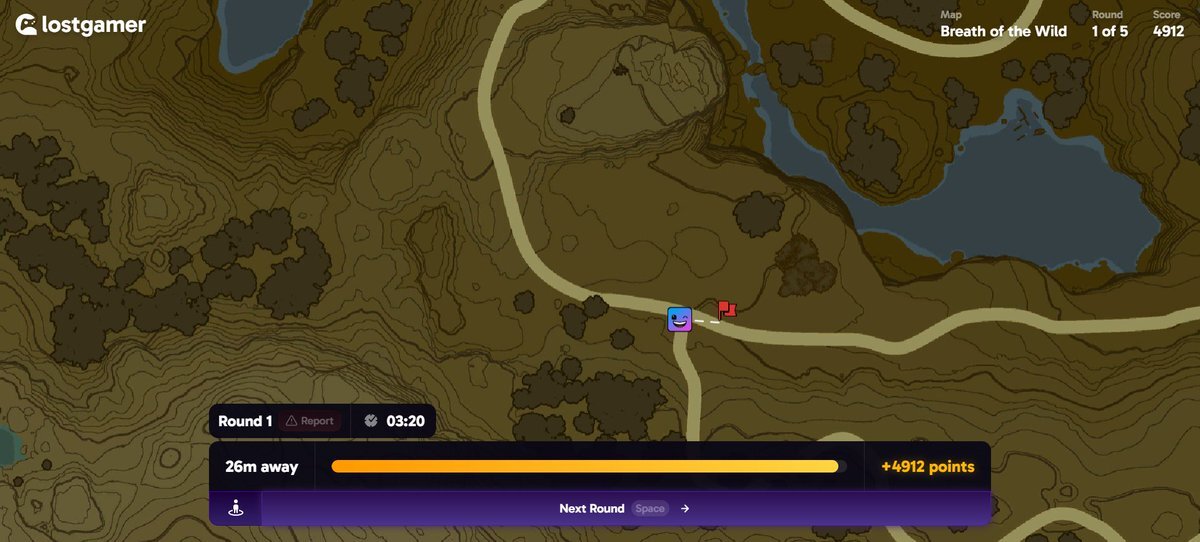1200x542 pixels.
Task: Select the smiley face guess marker
Action: coord(680,320)
